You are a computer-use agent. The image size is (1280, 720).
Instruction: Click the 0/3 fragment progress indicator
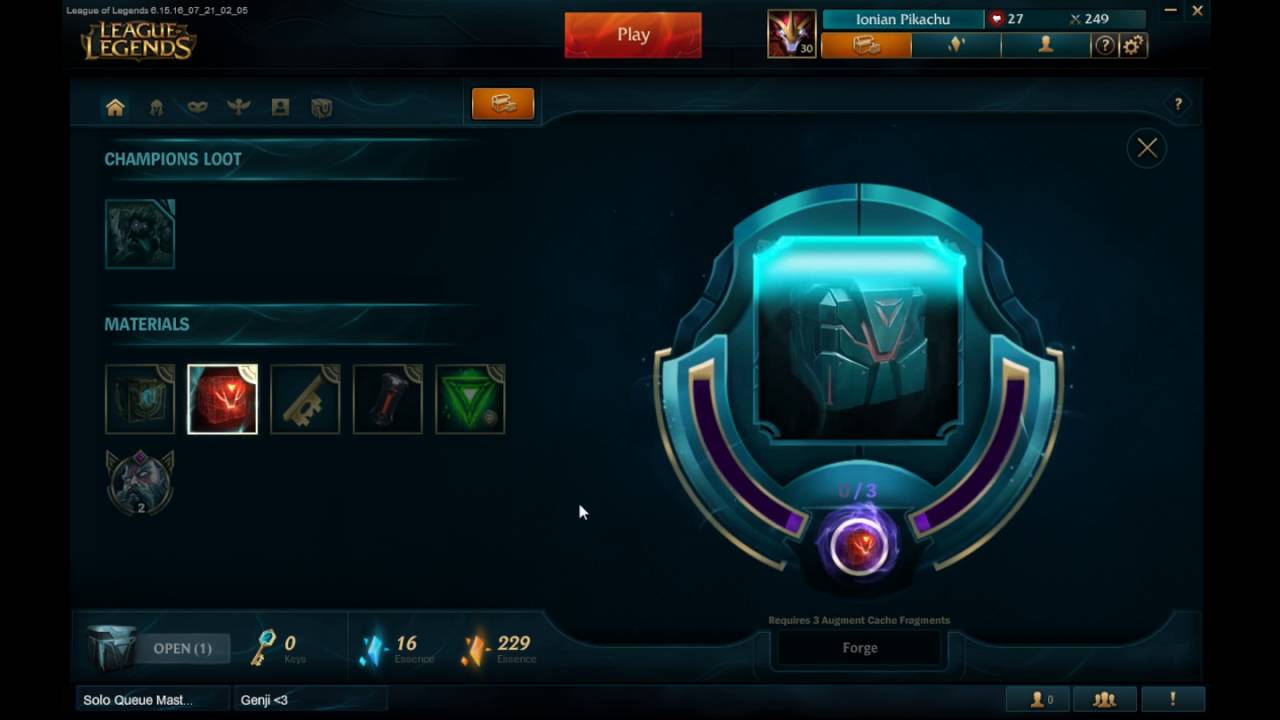point(858,490)
